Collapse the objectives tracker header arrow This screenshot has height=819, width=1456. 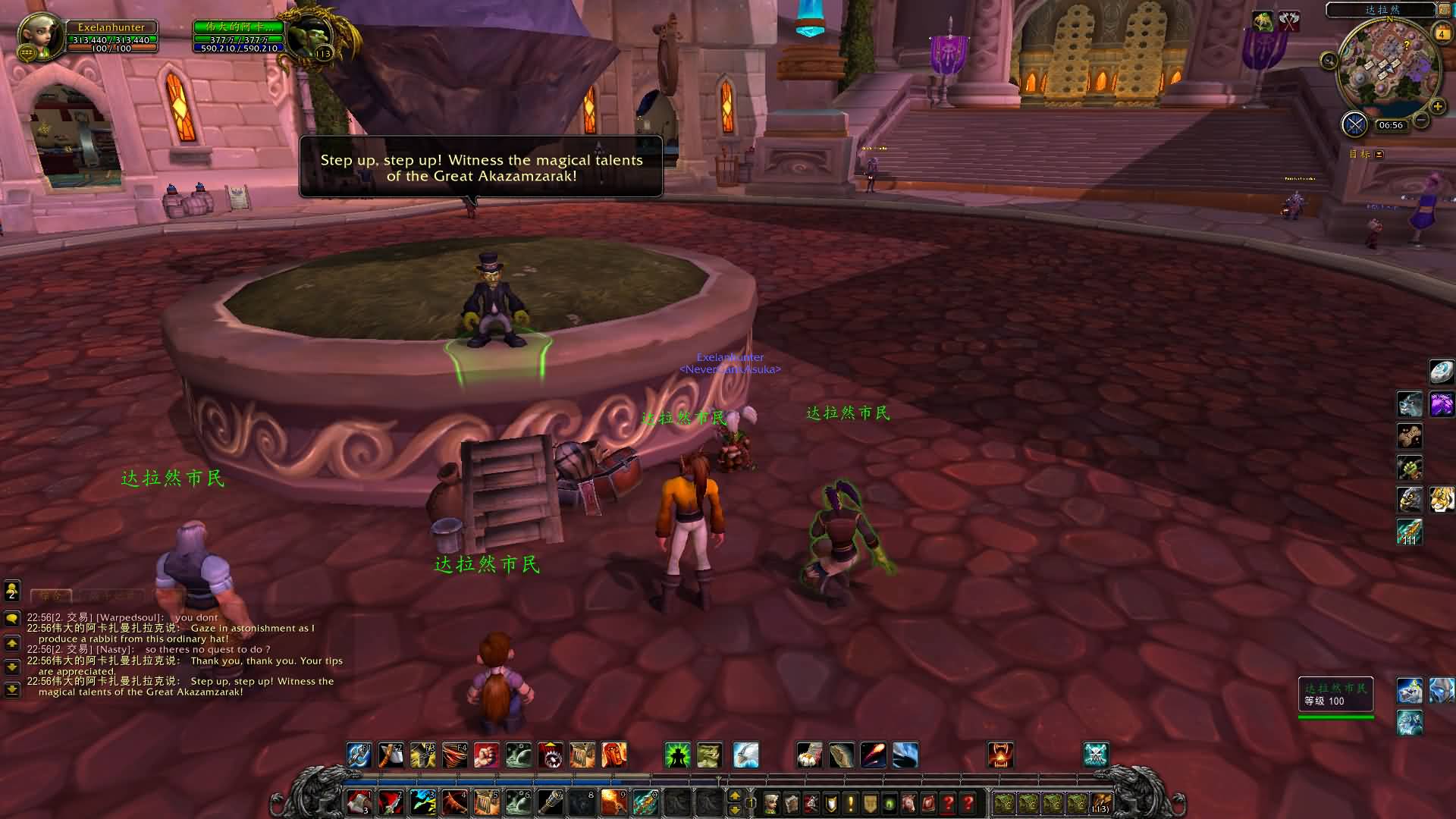point(1379,155)
